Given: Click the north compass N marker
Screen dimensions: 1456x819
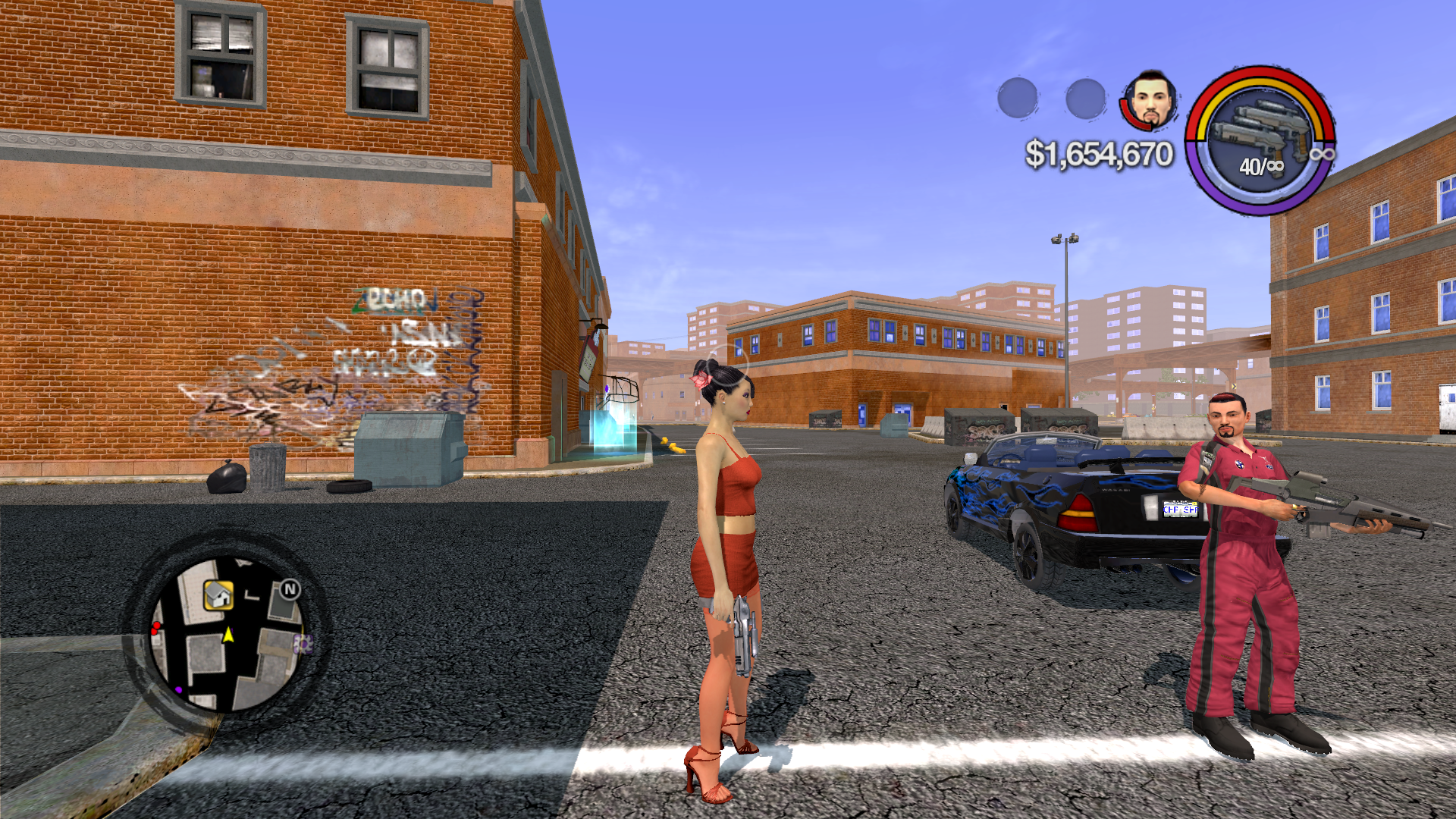Looking at the screenshot, I should [x=290, y=589].
